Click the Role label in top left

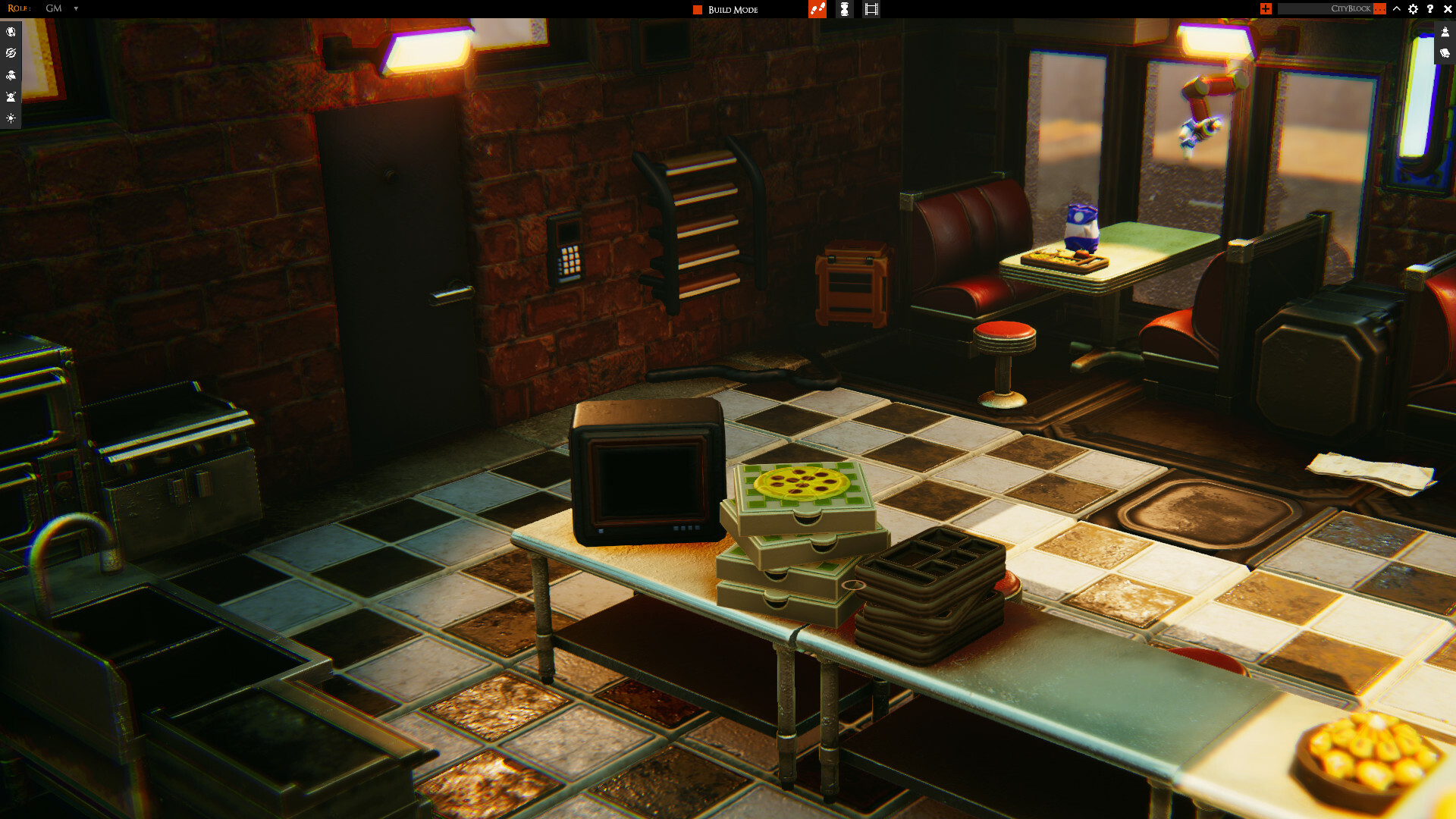pos(19,9)
